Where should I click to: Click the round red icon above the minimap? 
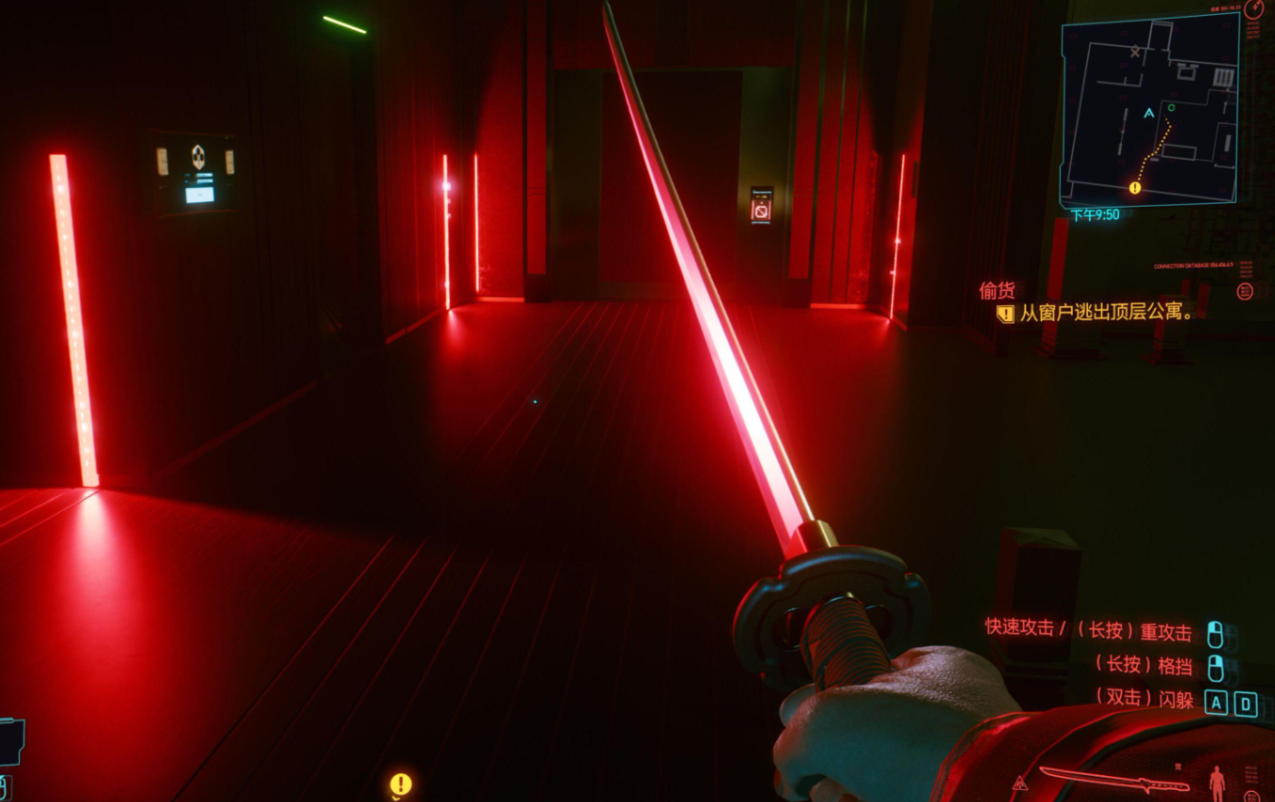coord(1255,7)
